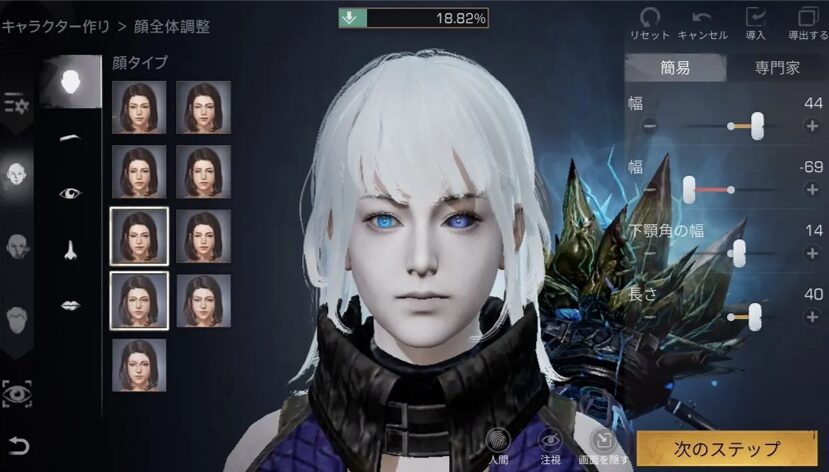Choose the nose category icon
The height and width of the screenshot is (472, 829).
tap(70, 250)
